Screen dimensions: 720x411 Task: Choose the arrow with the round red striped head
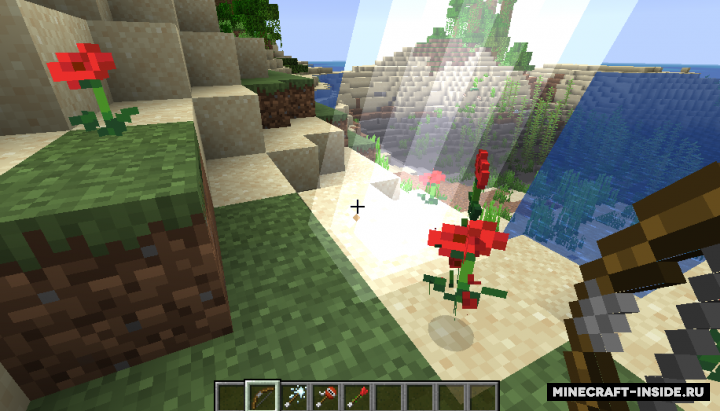(326, 396)
